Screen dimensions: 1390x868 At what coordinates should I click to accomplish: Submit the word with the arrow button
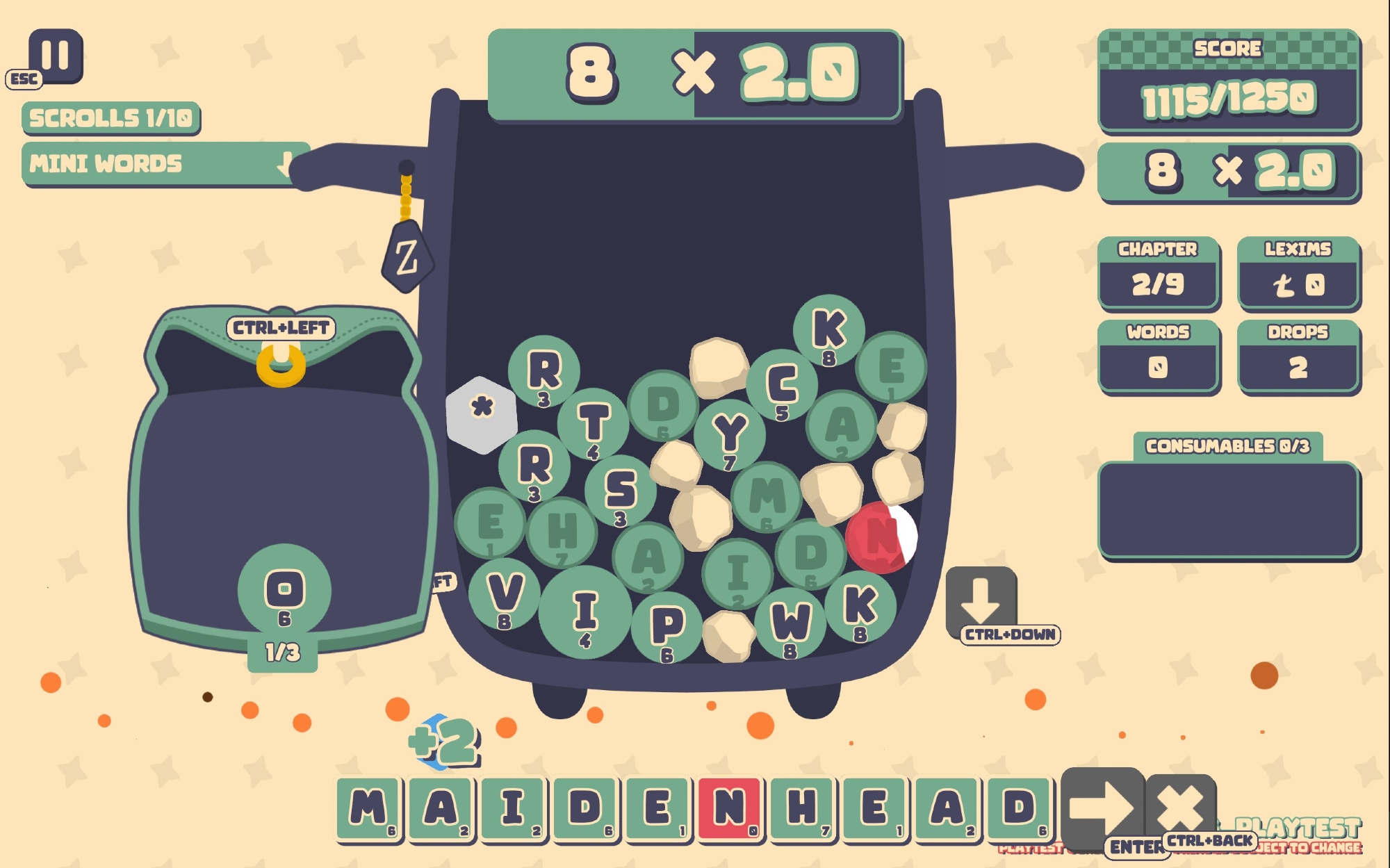[1102, 808]
